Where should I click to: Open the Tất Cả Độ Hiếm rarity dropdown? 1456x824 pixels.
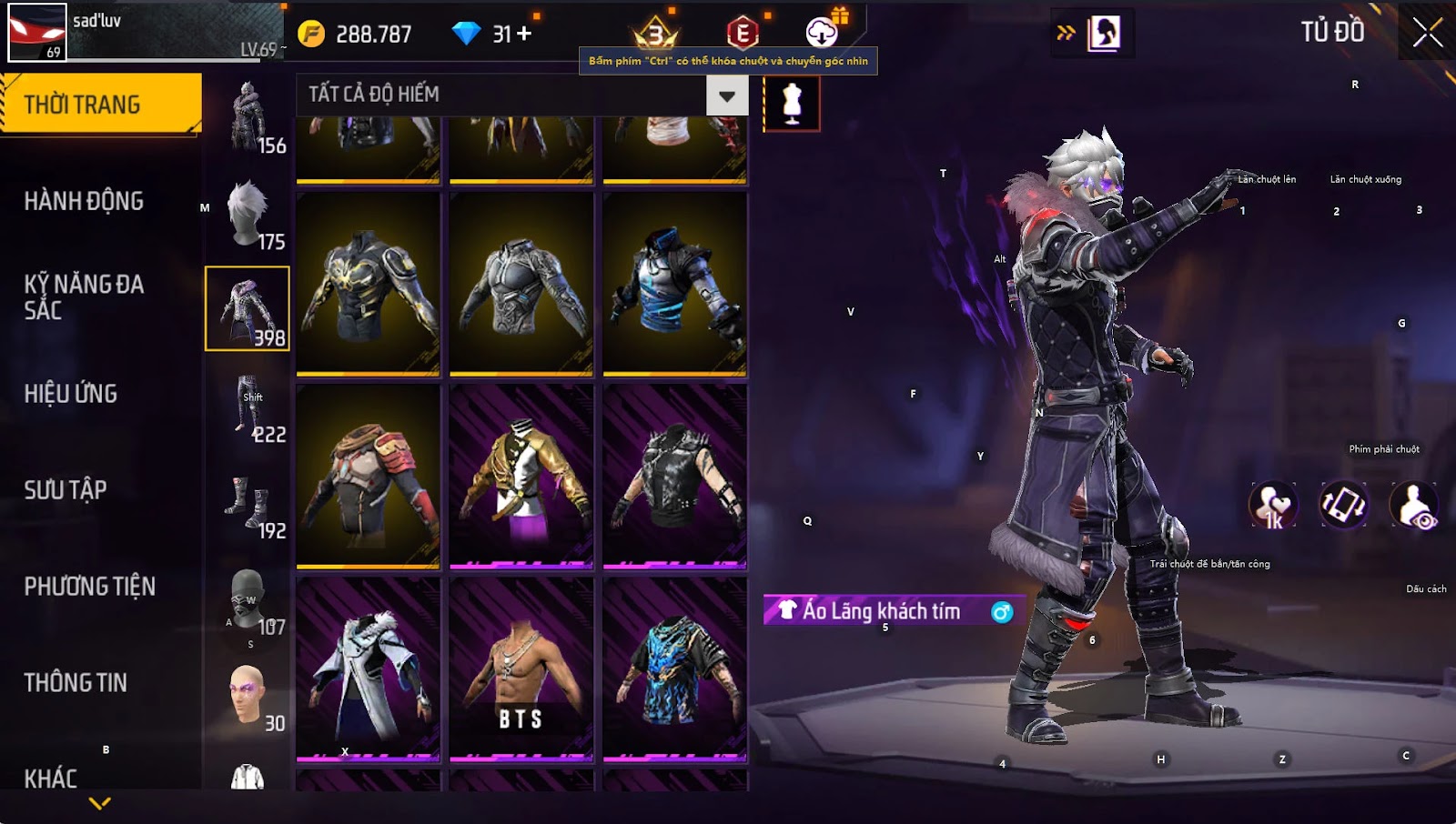coord(726,95)
